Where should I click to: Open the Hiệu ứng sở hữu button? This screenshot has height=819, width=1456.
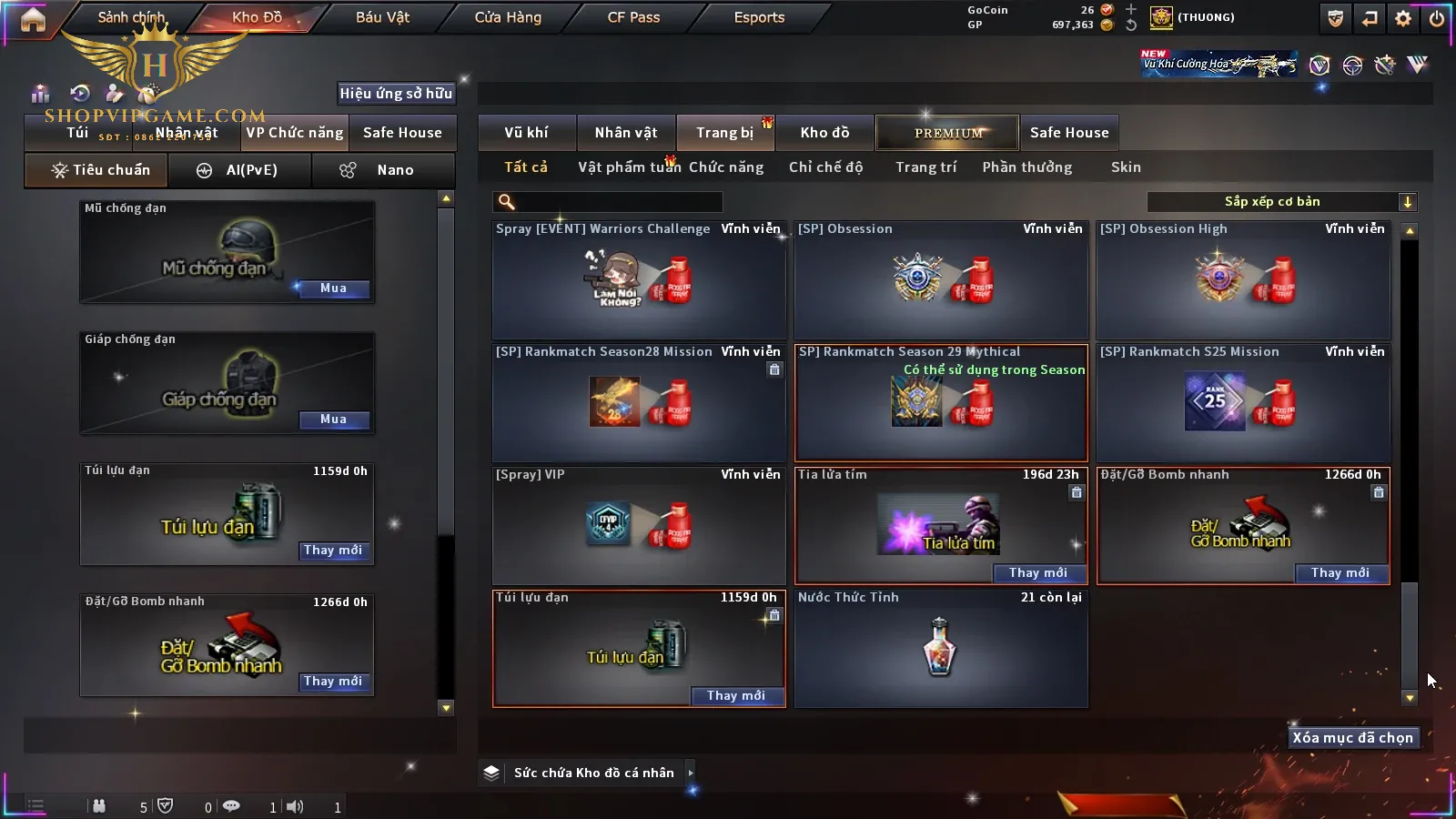coord(396,93)
